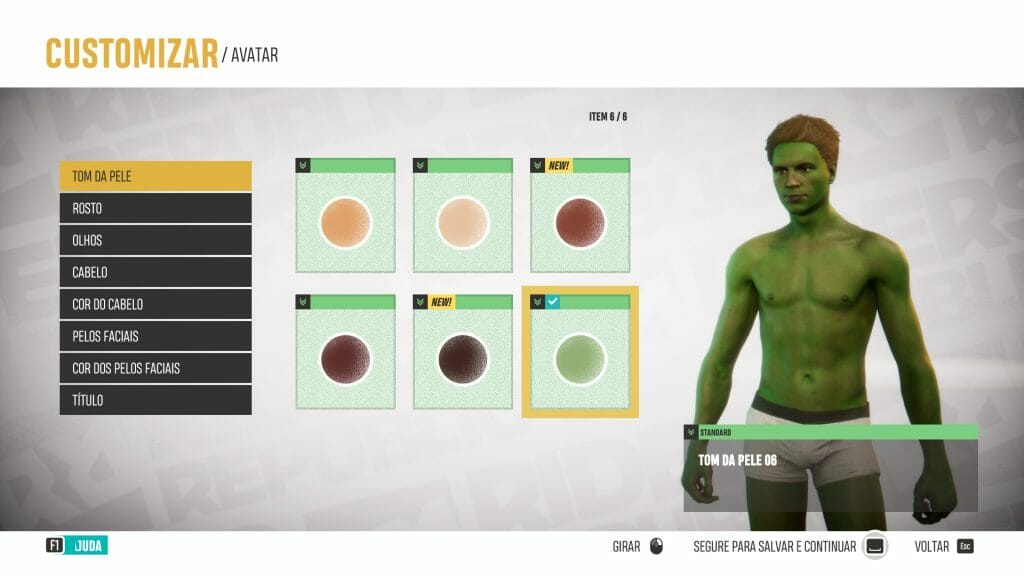
Task: Choose Cor dos Pelos Faciais
Action: click(155, 368)
